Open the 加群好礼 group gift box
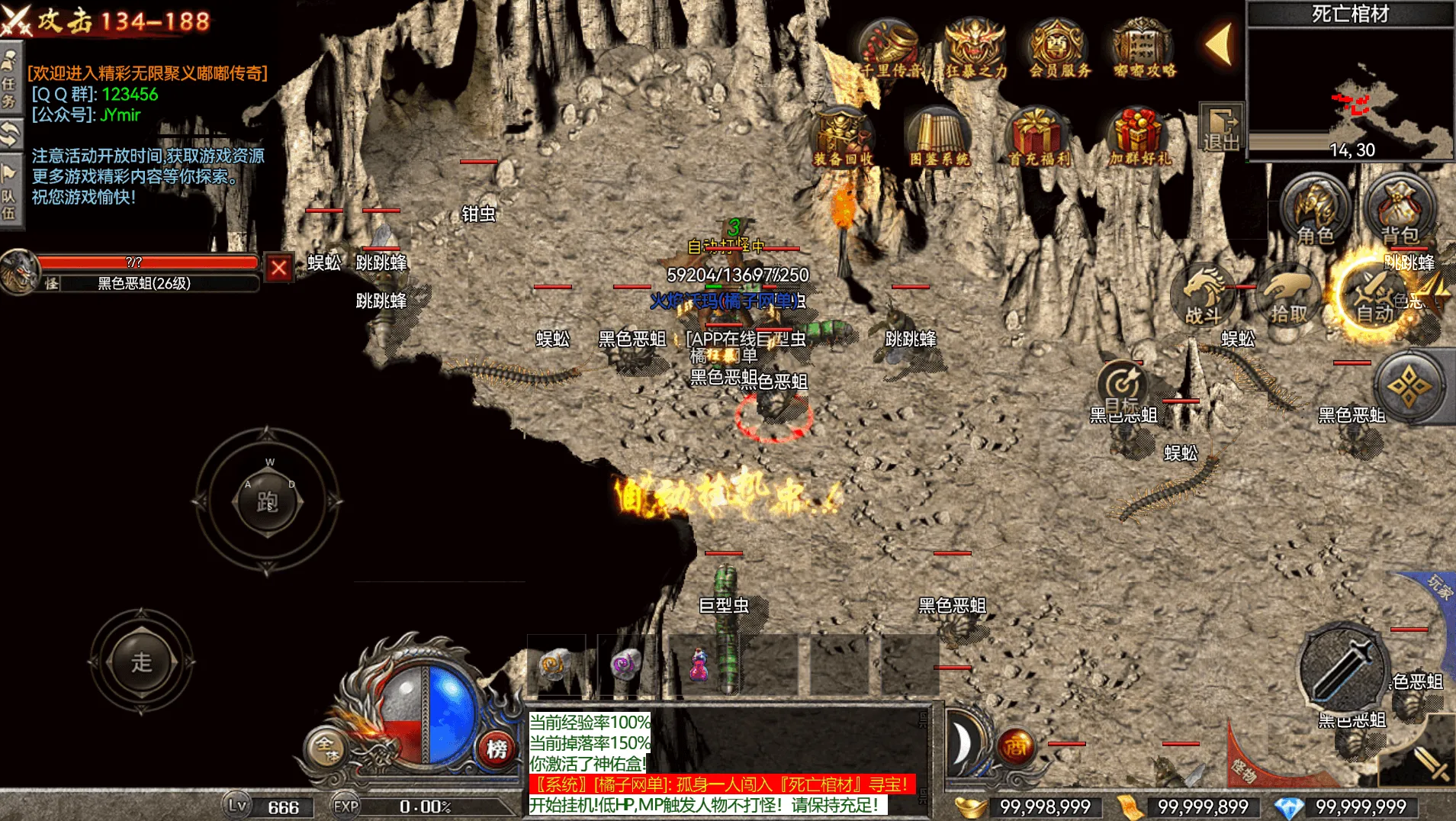 pyautogui.click(x=1139, y=137)
